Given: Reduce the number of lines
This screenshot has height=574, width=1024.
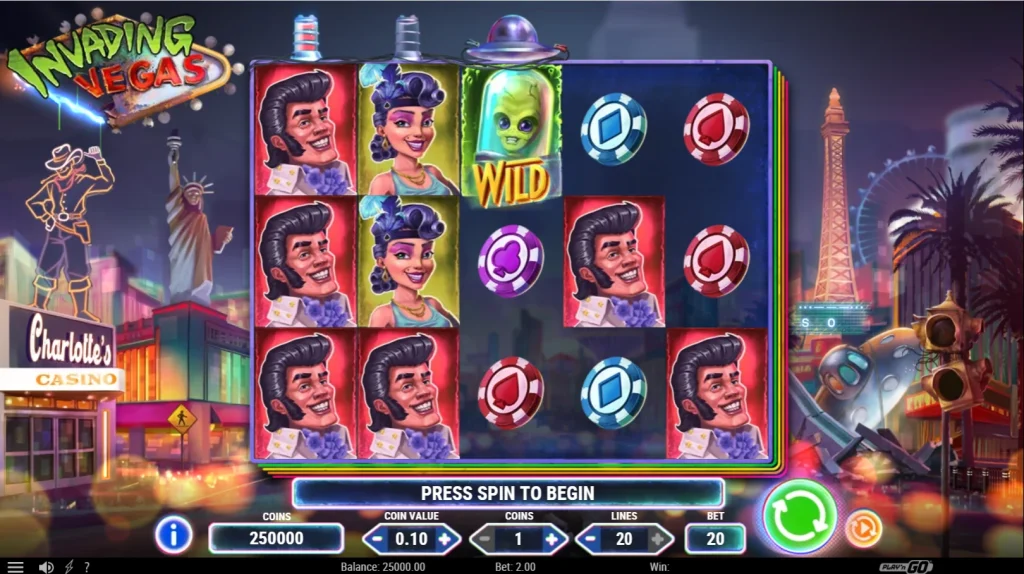Looking at the screenshot, I should coord(590,539).
